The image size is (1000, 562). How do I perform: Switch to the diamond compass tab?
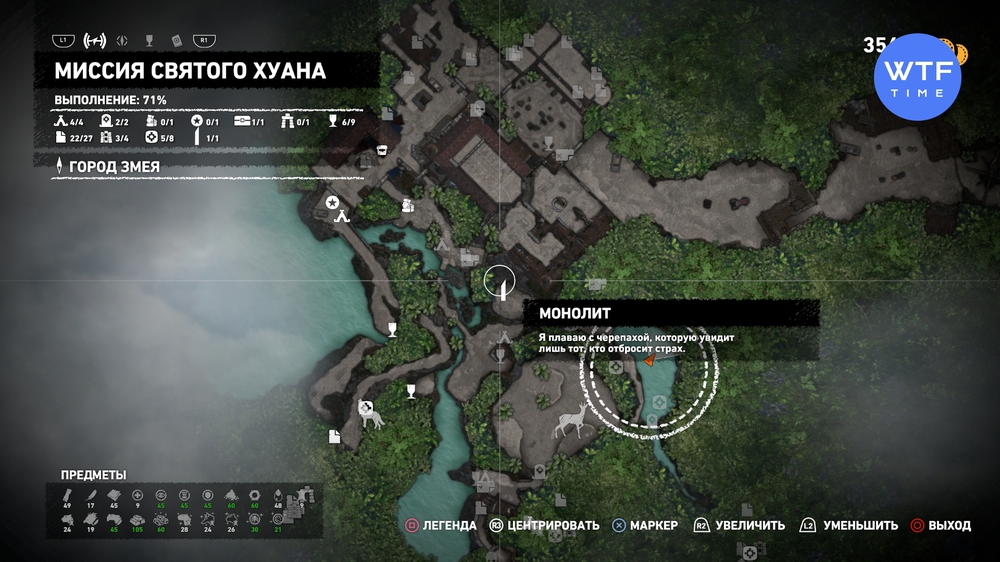[x=123, y=41]
